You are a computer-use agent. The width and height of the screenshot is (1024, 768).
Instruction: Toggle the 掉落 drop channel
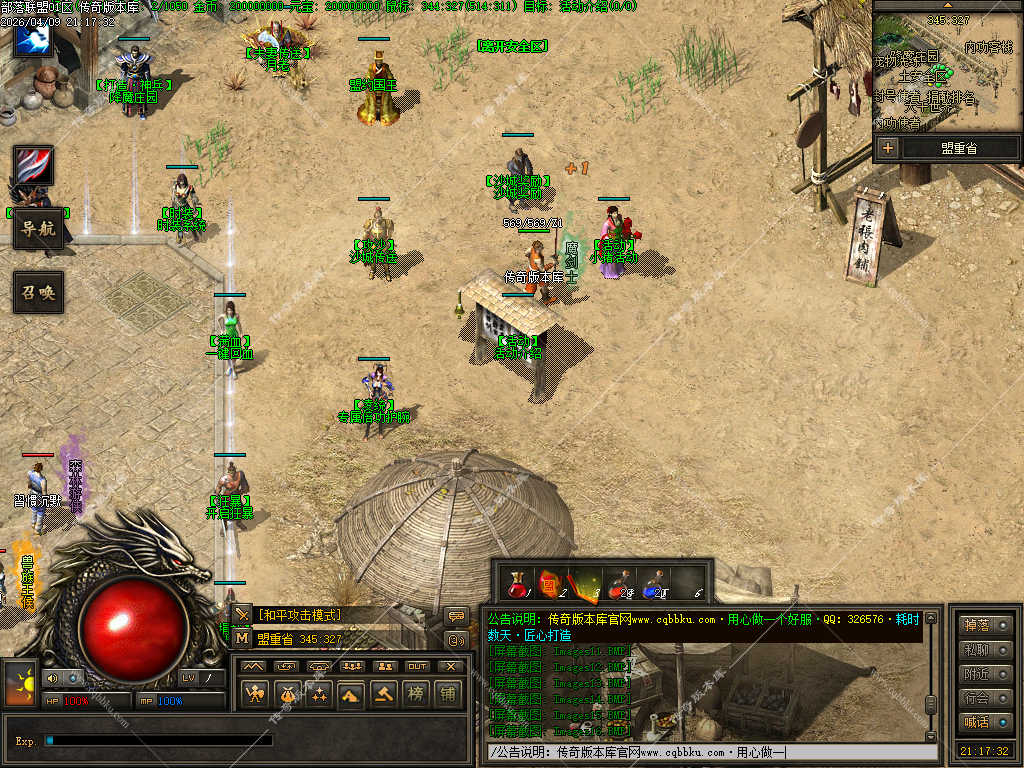985,626
